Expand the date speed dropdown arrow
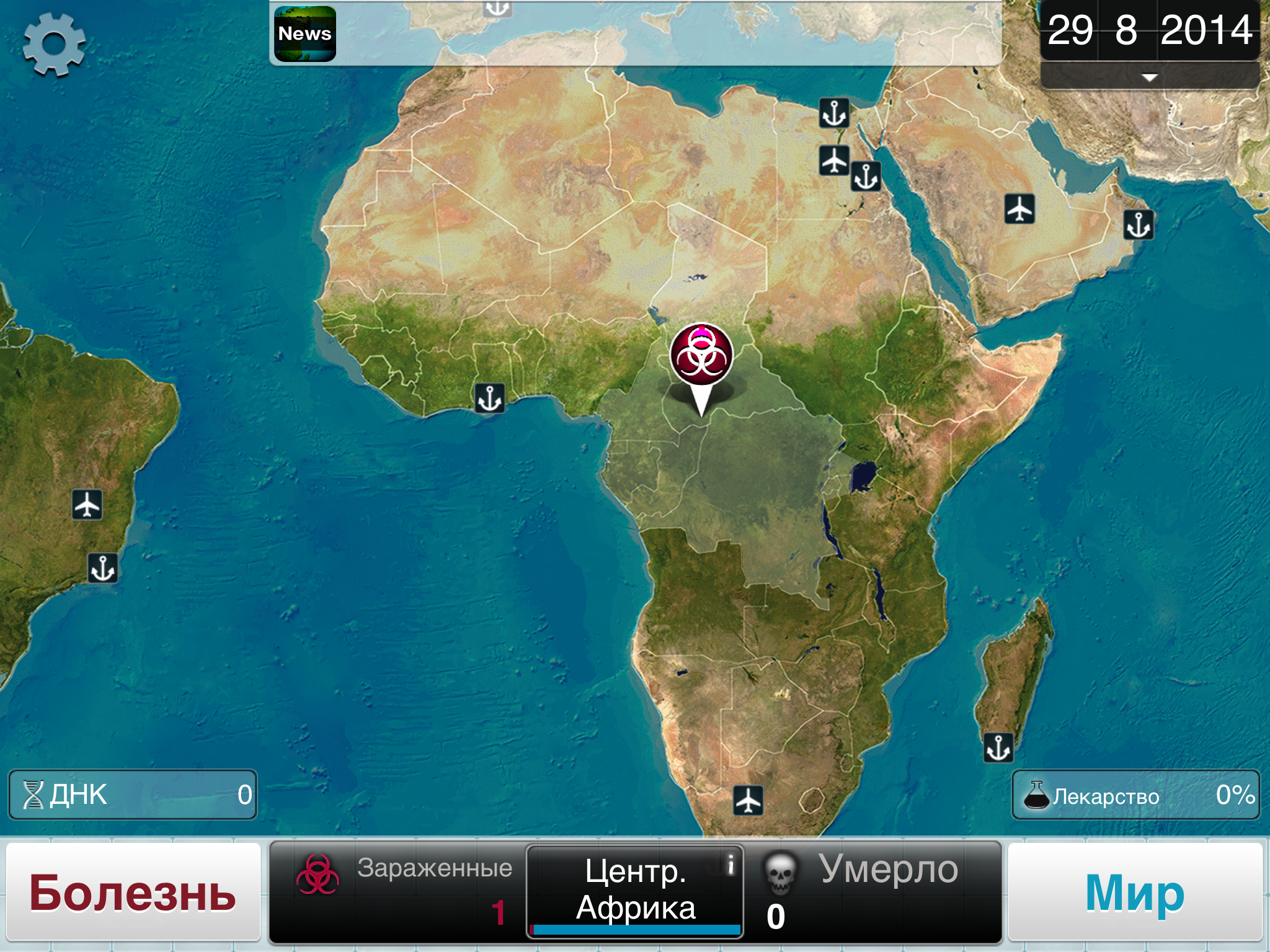1270x952 pixels. pos(1149,77)
